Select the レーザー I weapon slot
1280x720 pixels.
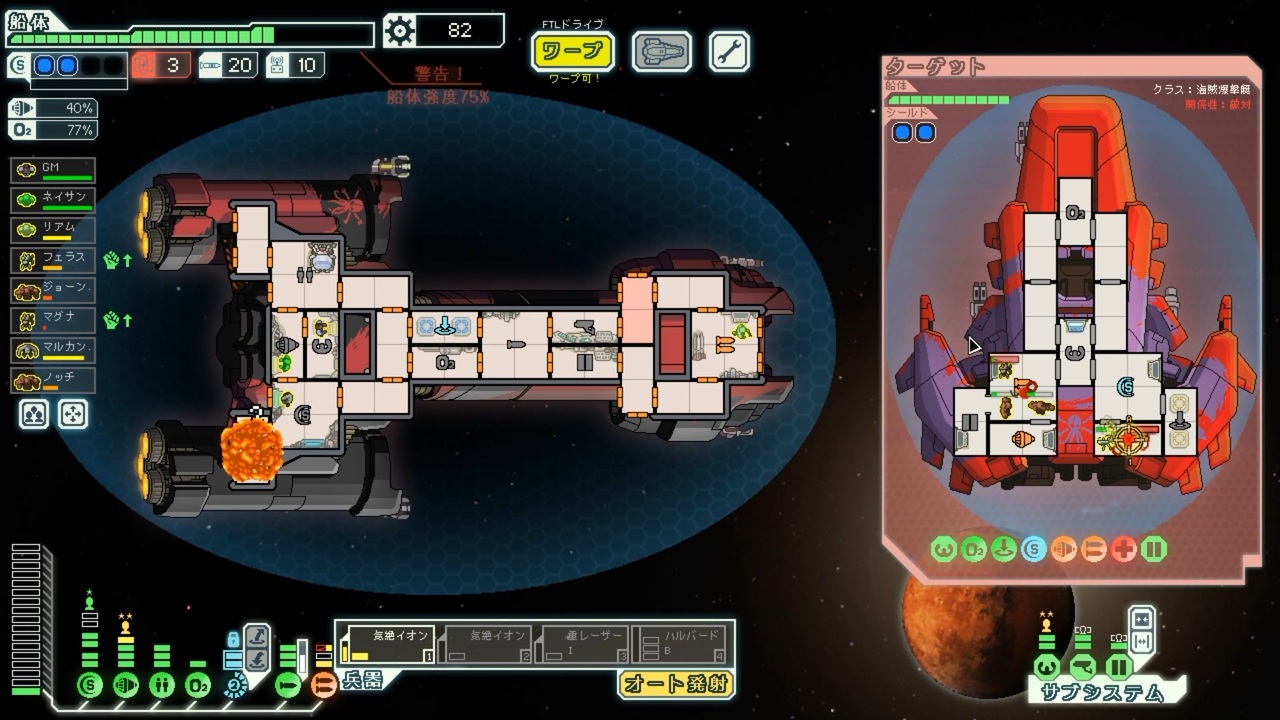583,644
